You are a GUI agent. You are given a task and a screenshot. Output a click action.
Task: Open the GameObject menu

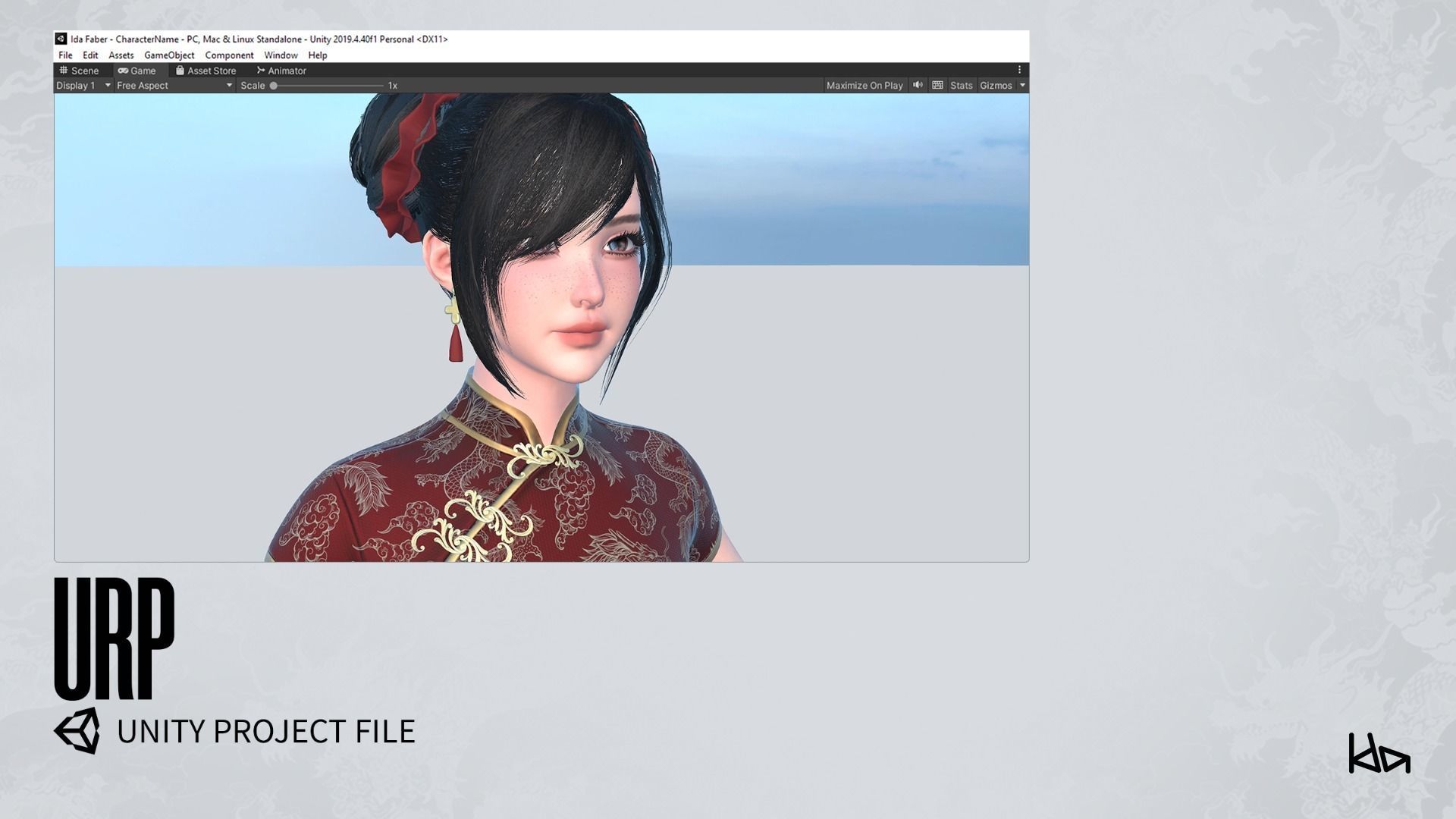pyautogui.click(x=168, y=55)
